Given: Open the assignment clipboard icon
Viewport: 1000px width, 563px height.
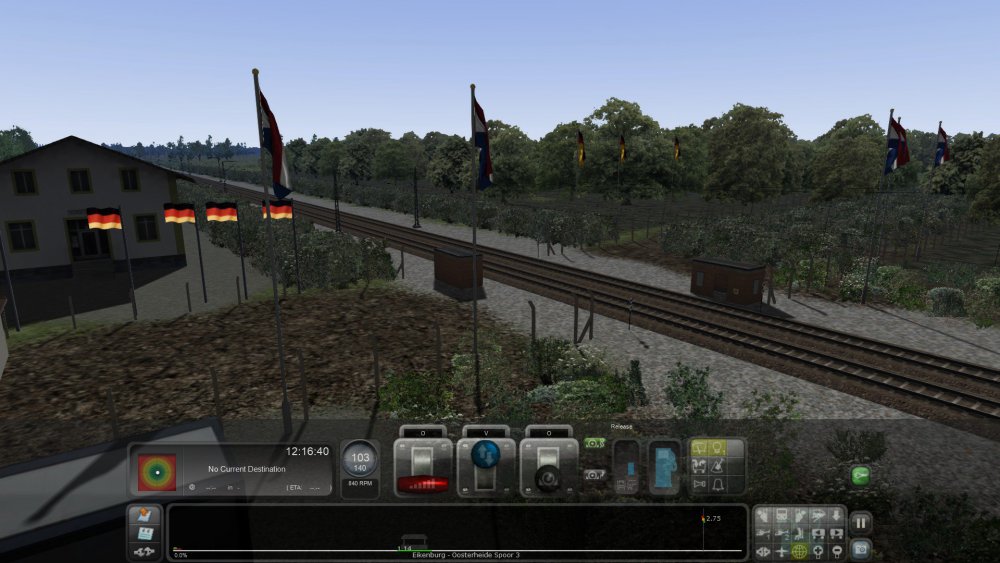Looking at the screenshot, I should [145, 516].
